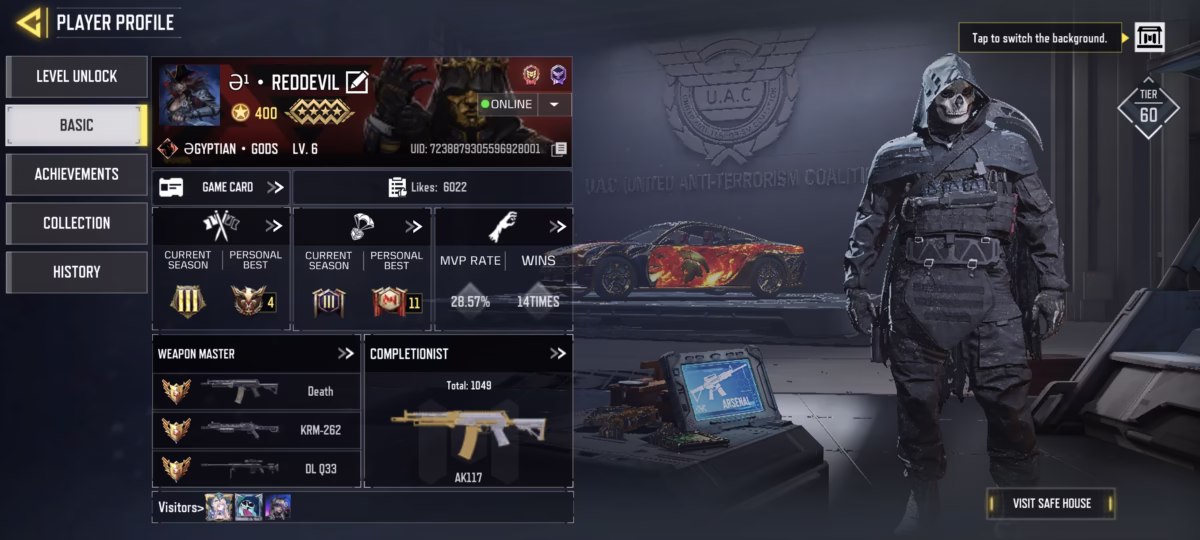Switch to the Basic tab
The height and width of the screenshot is (540, 1200).
77,125
